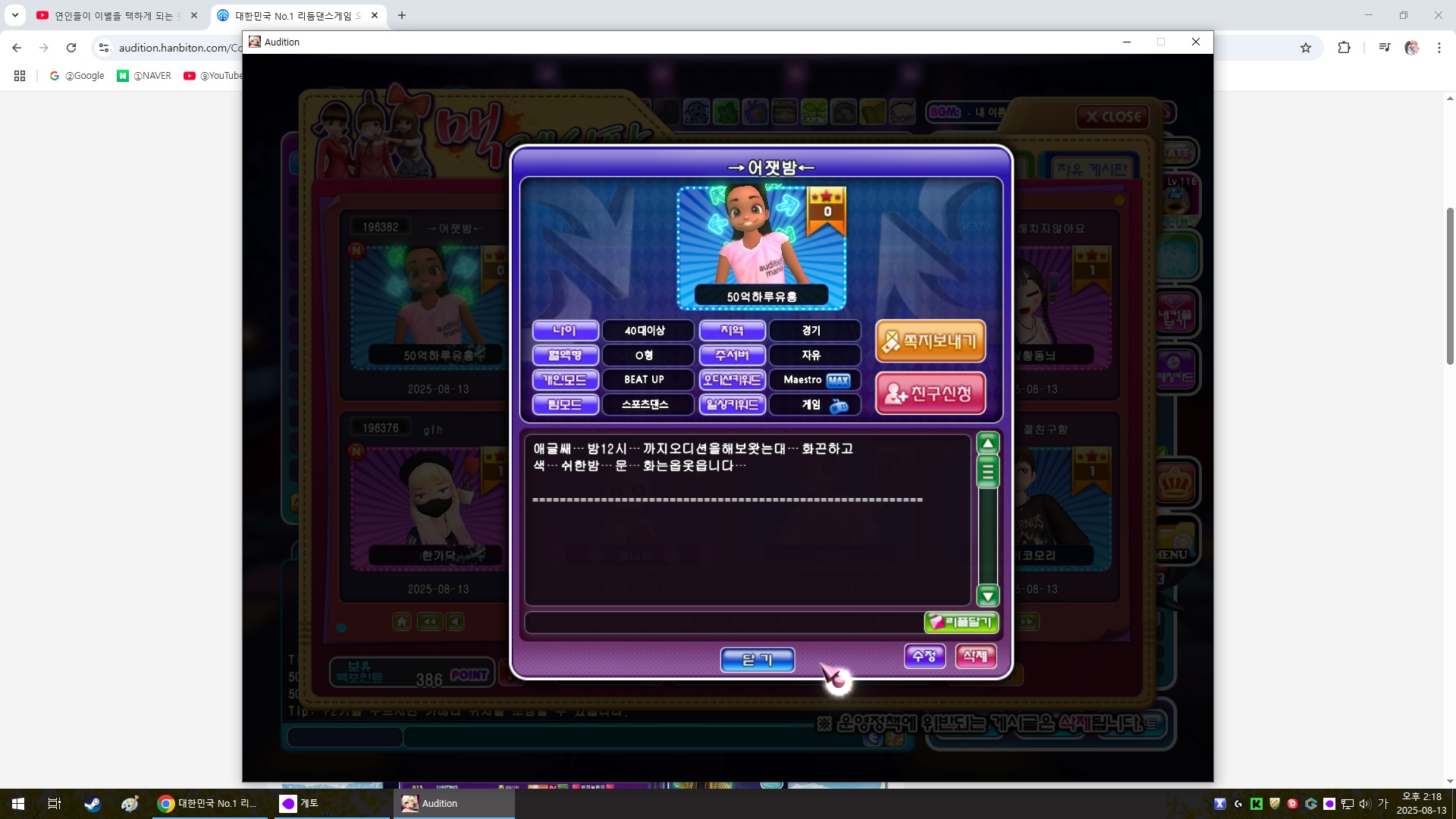Click the reply text input field
Screen dimensions: 1456x819
coord(723,623)
